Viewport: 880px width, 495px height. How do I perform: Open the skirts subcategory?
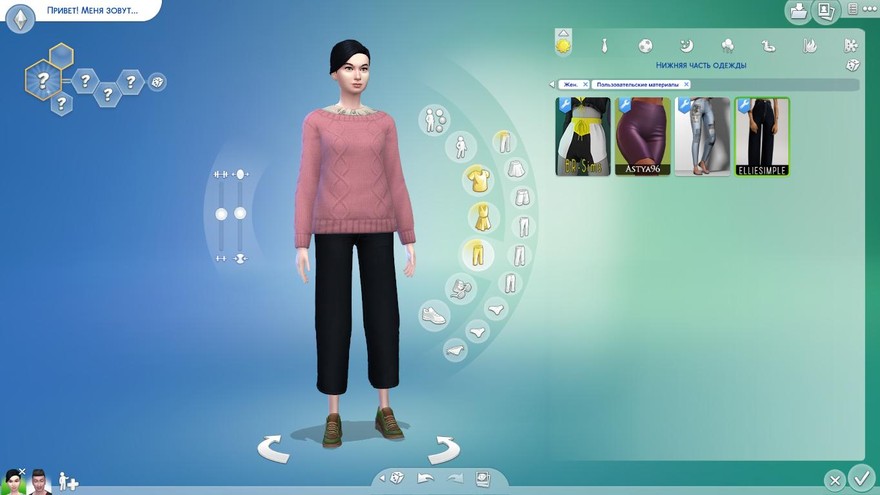516,169
